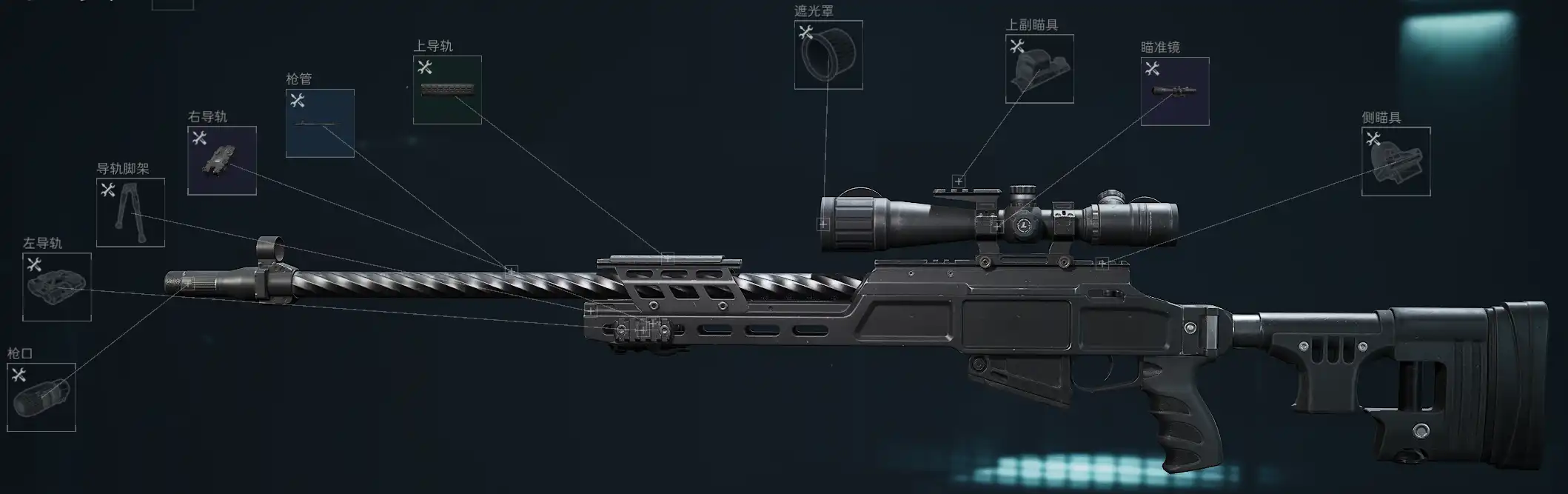
Task: Select the 侧瞄具 side sight slot
Action: coord(1396,161)
